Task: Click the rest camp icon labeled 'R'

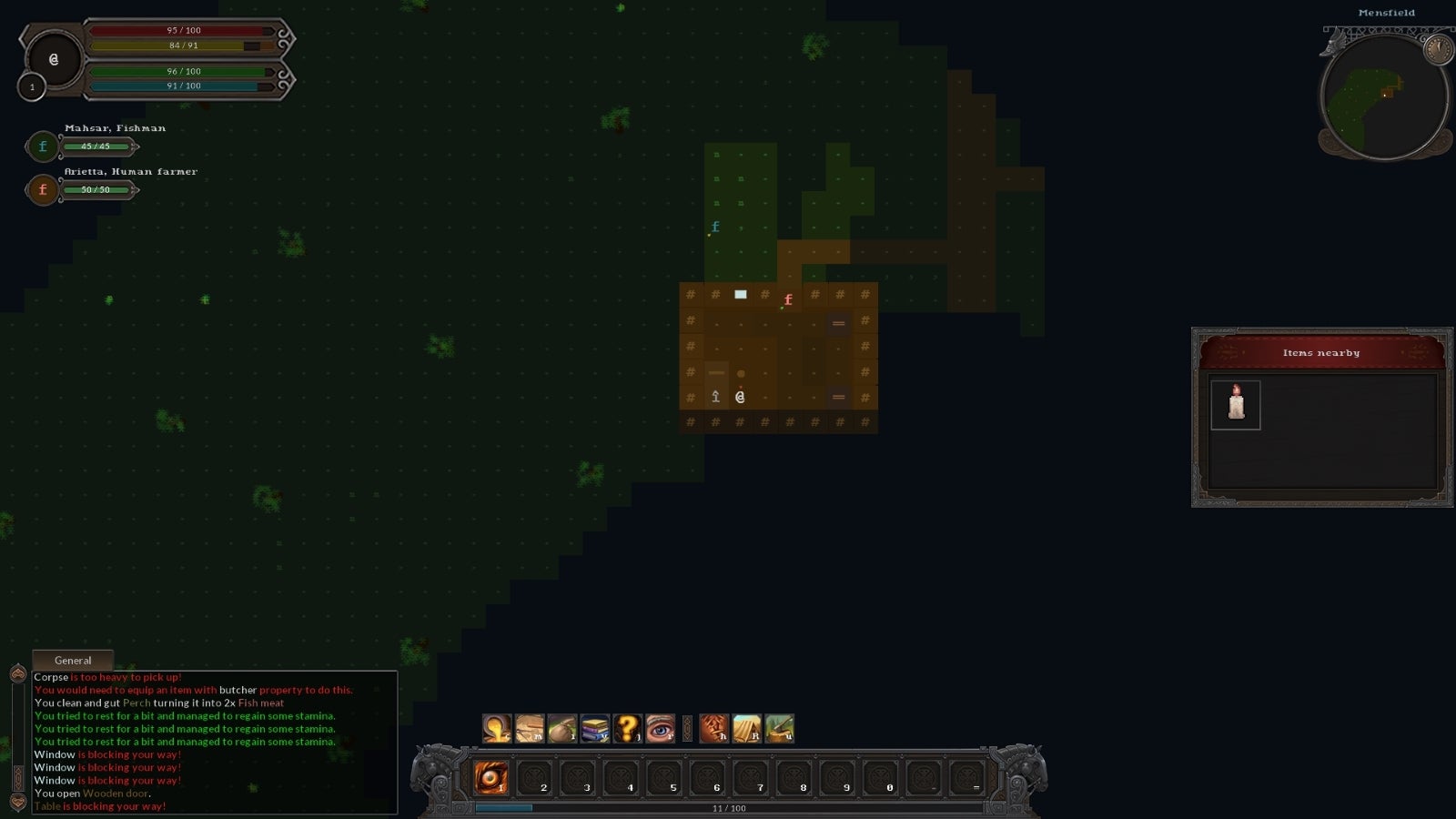Action: coord(749,728)
